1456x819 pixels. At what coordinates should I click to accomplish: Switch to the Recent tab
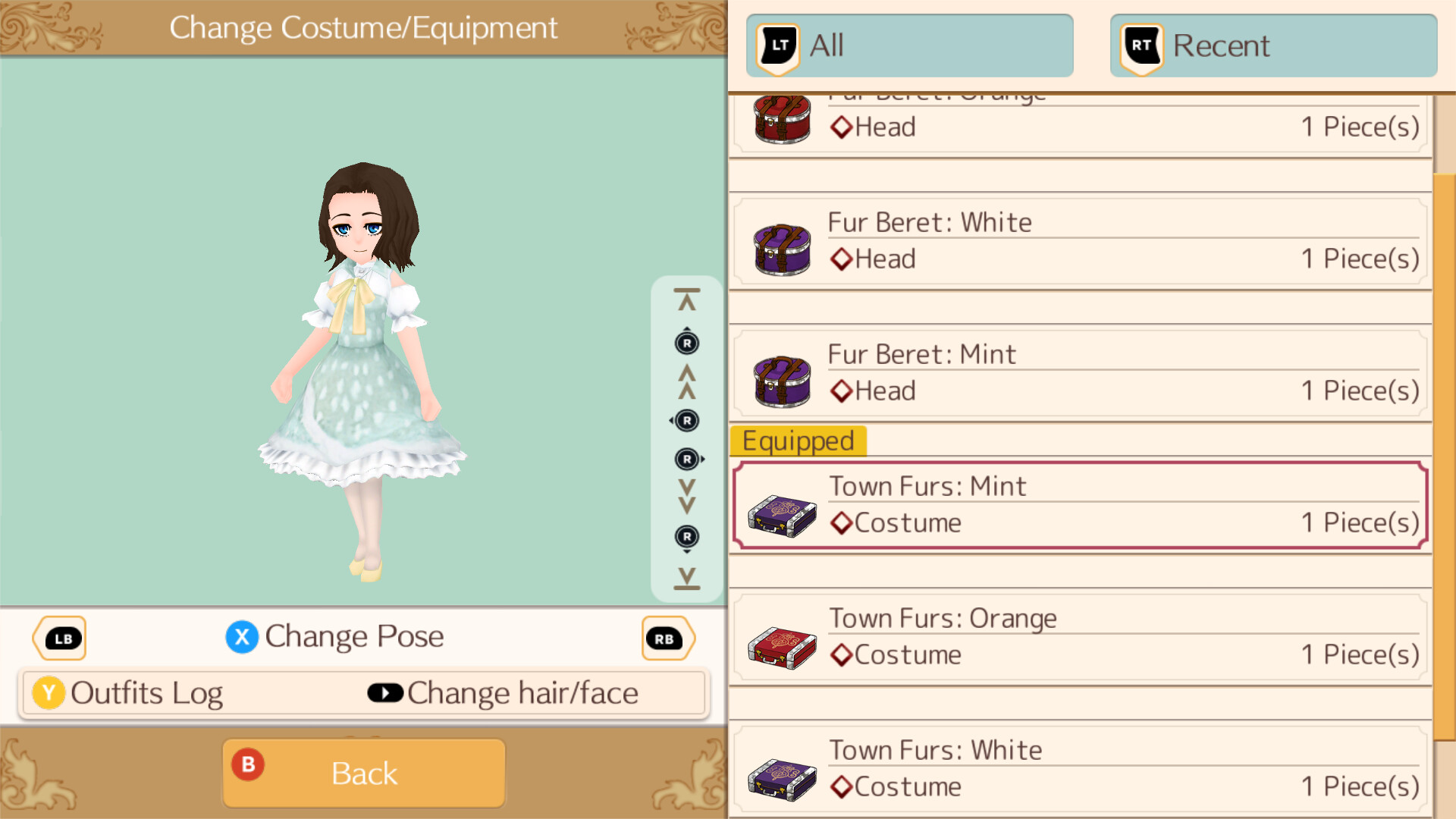[x=1272, y=45]
